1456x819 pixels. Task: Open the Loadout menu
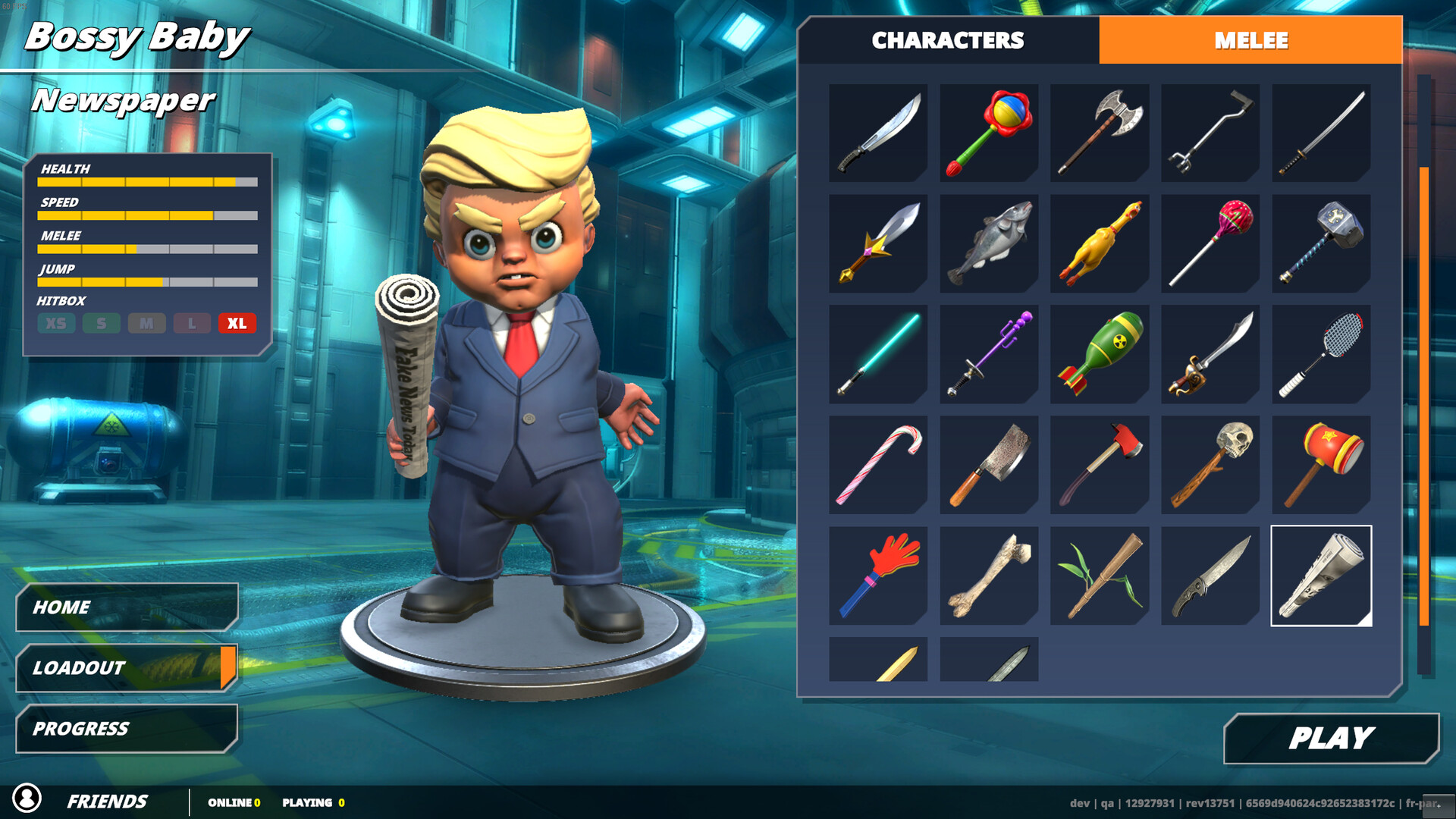127,668
